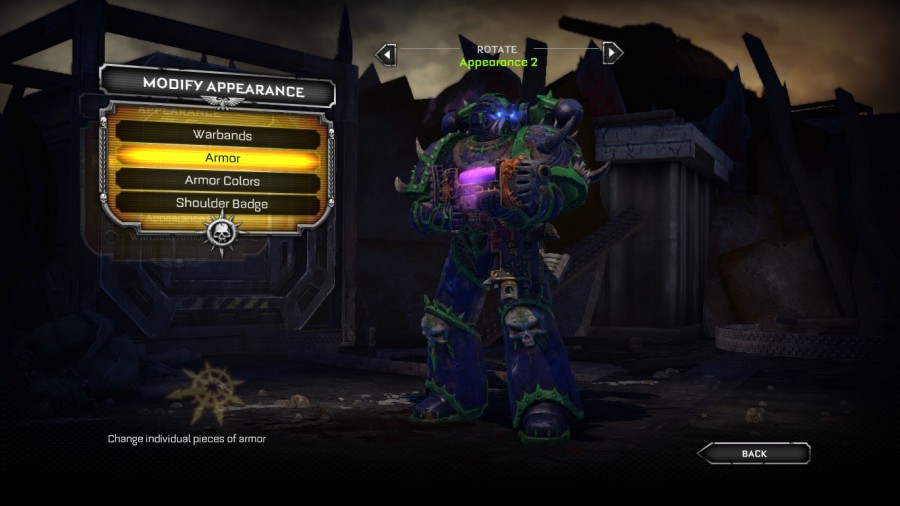Open the Shoulder Badge option
The height and width of the screenshot is (506, 900).
pyautogui.click(x=222, y=204)
